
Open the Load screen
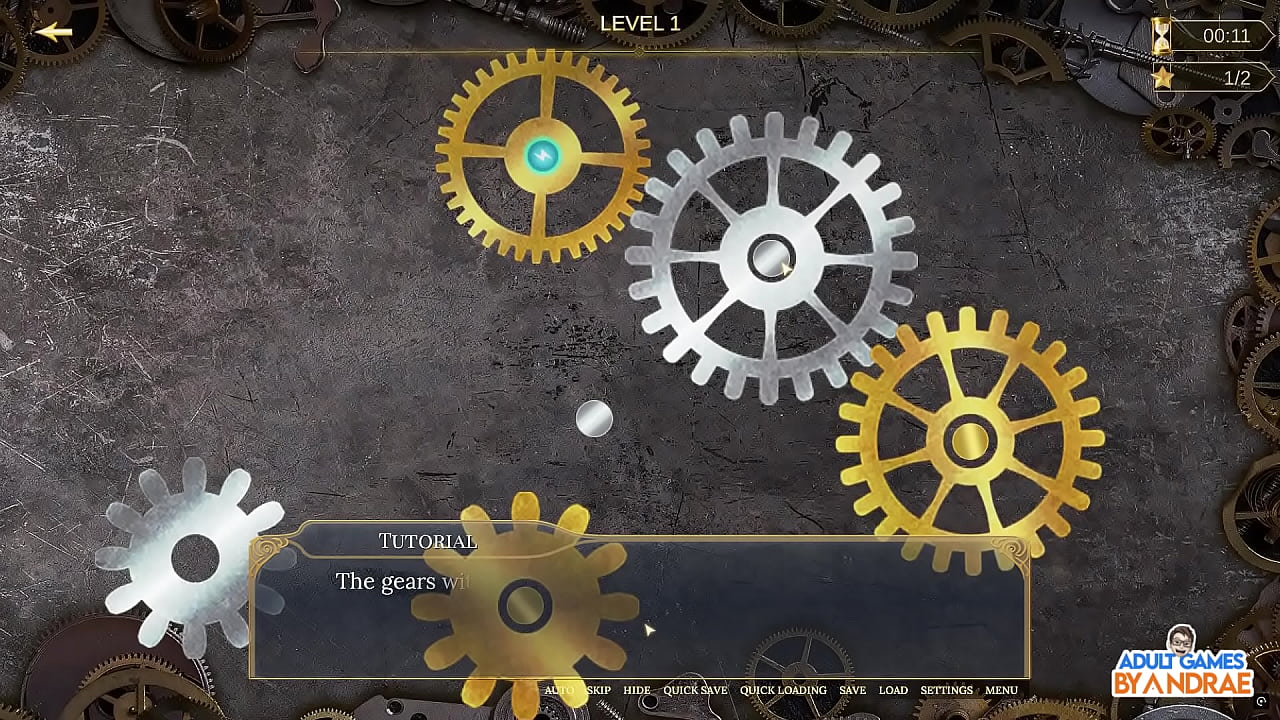(x=893, y=690)
